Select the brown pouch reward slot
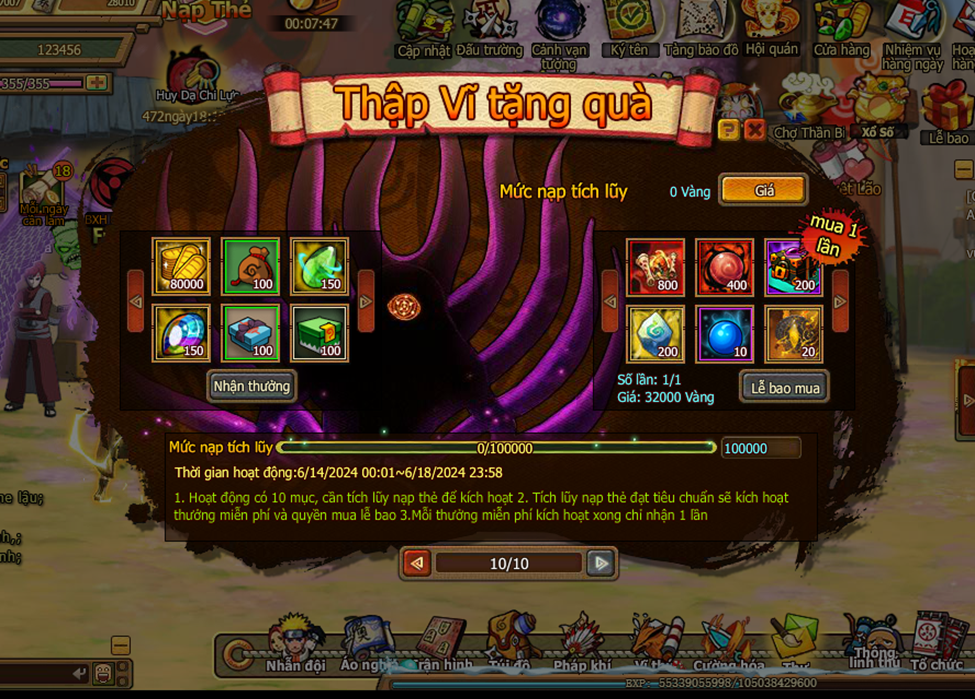This screenshot has height=699, width=975. [x=250, y=266]
